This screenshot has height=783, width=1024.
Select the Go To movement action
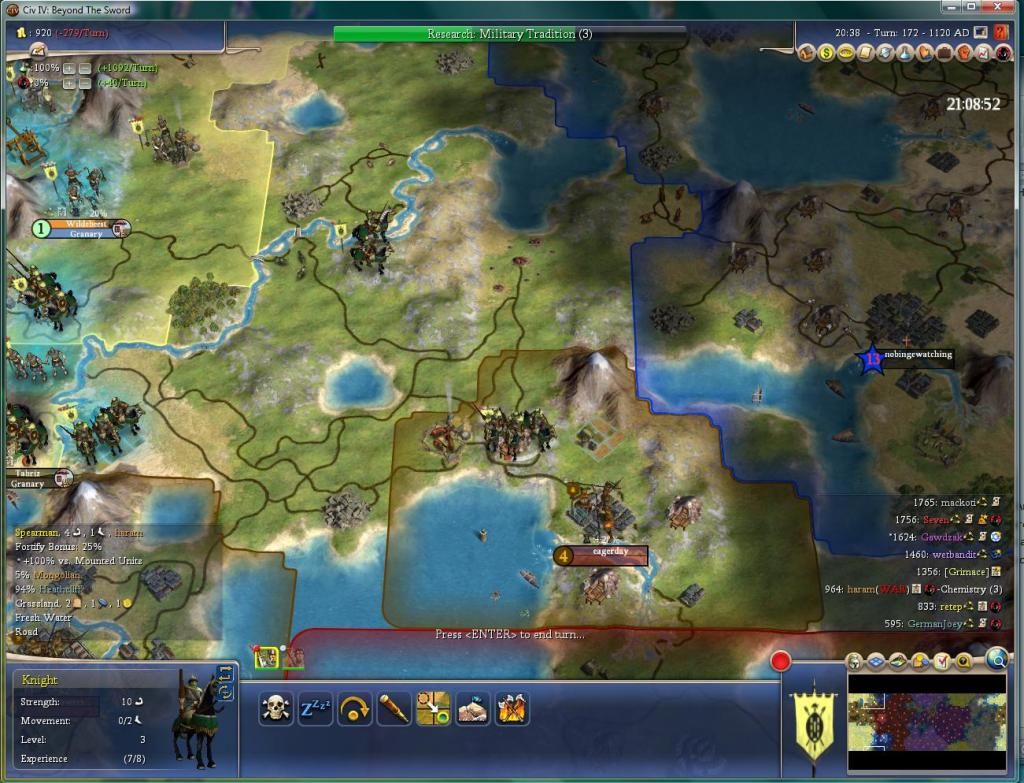[x=433, y=709]
